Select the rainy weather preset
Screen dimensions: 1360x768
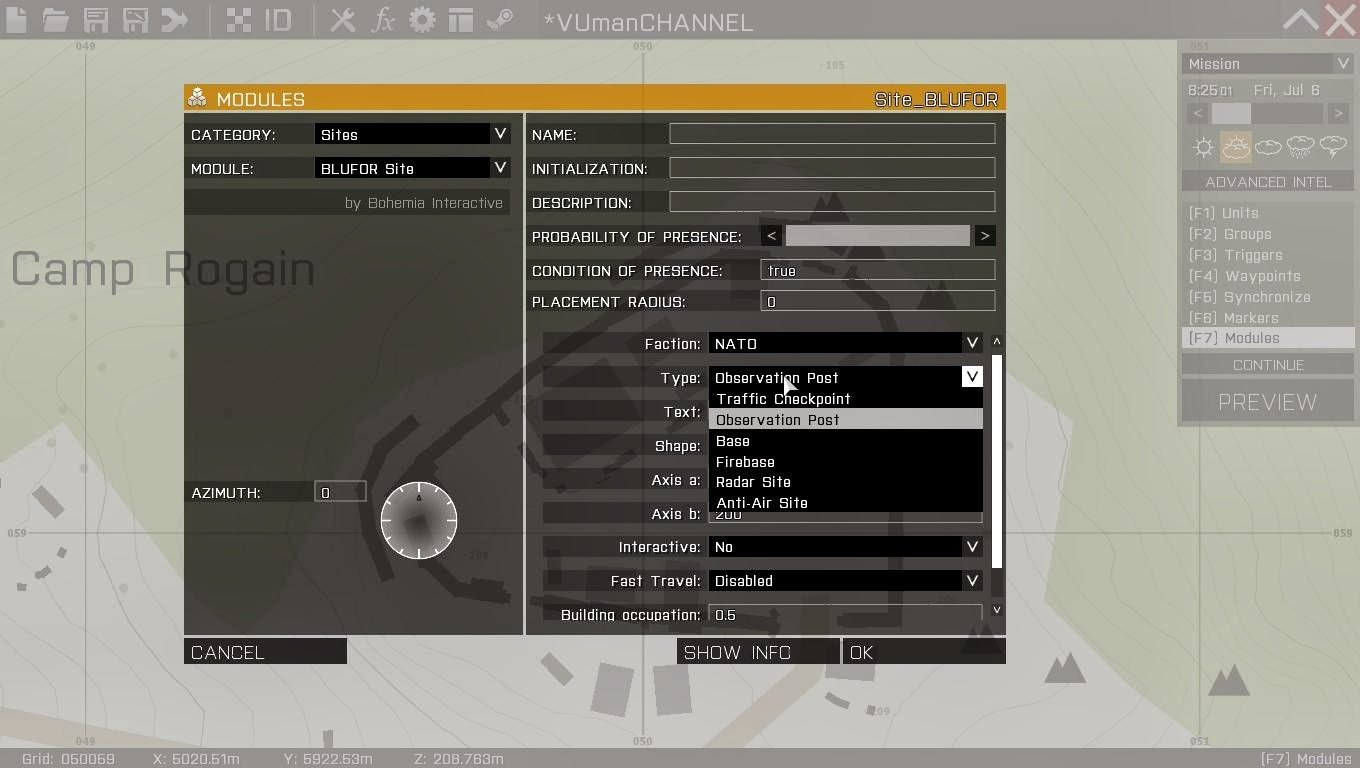point(1301,147)
